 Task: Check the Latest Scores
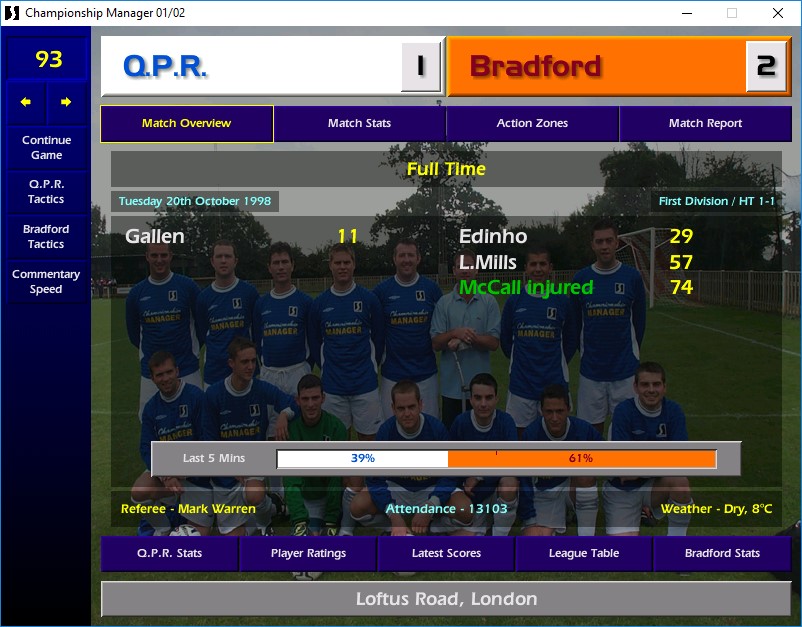[x=446, y=553]
